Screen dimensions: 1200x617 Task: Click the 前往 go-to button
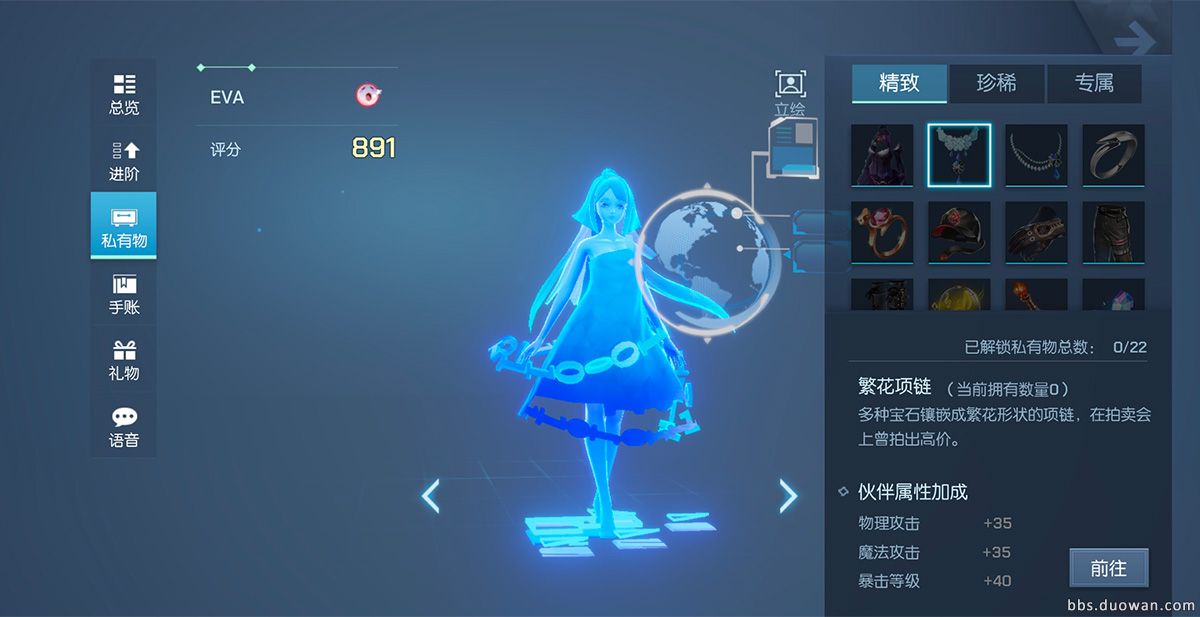(1108, 568)
